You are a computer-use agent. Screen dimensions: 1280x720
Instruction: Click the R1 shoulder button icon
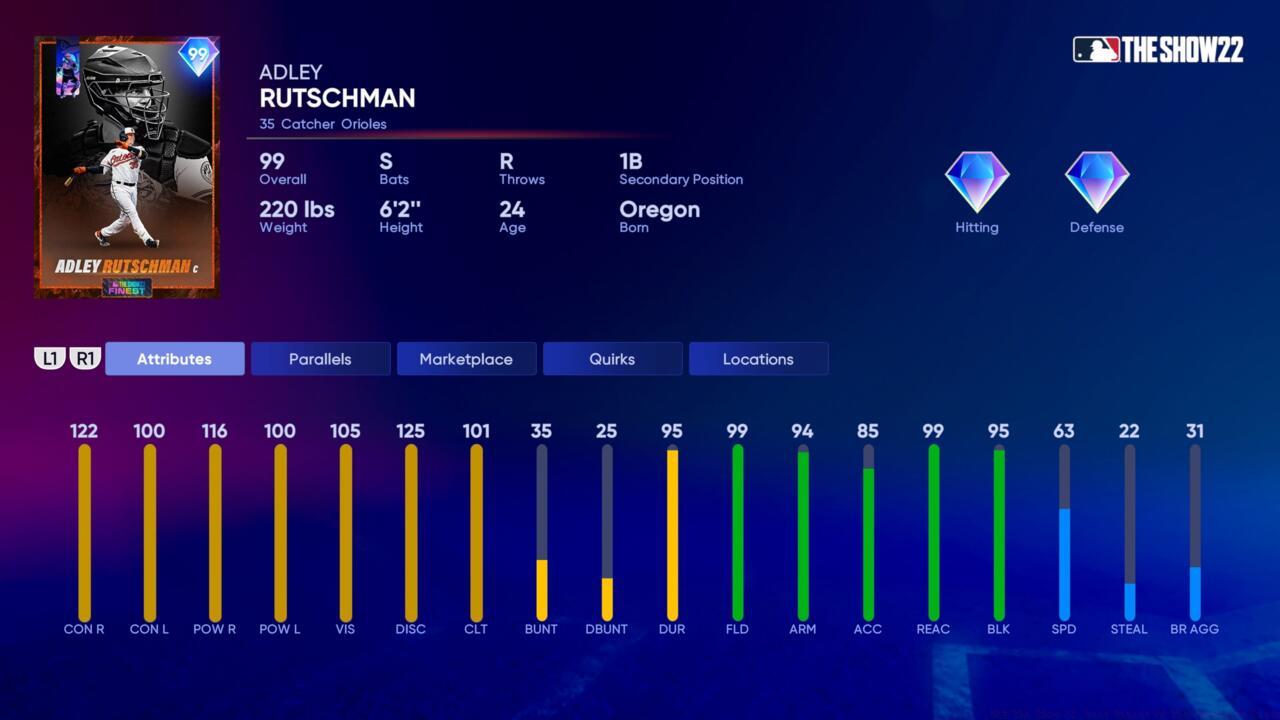click(x=85, y=359)
